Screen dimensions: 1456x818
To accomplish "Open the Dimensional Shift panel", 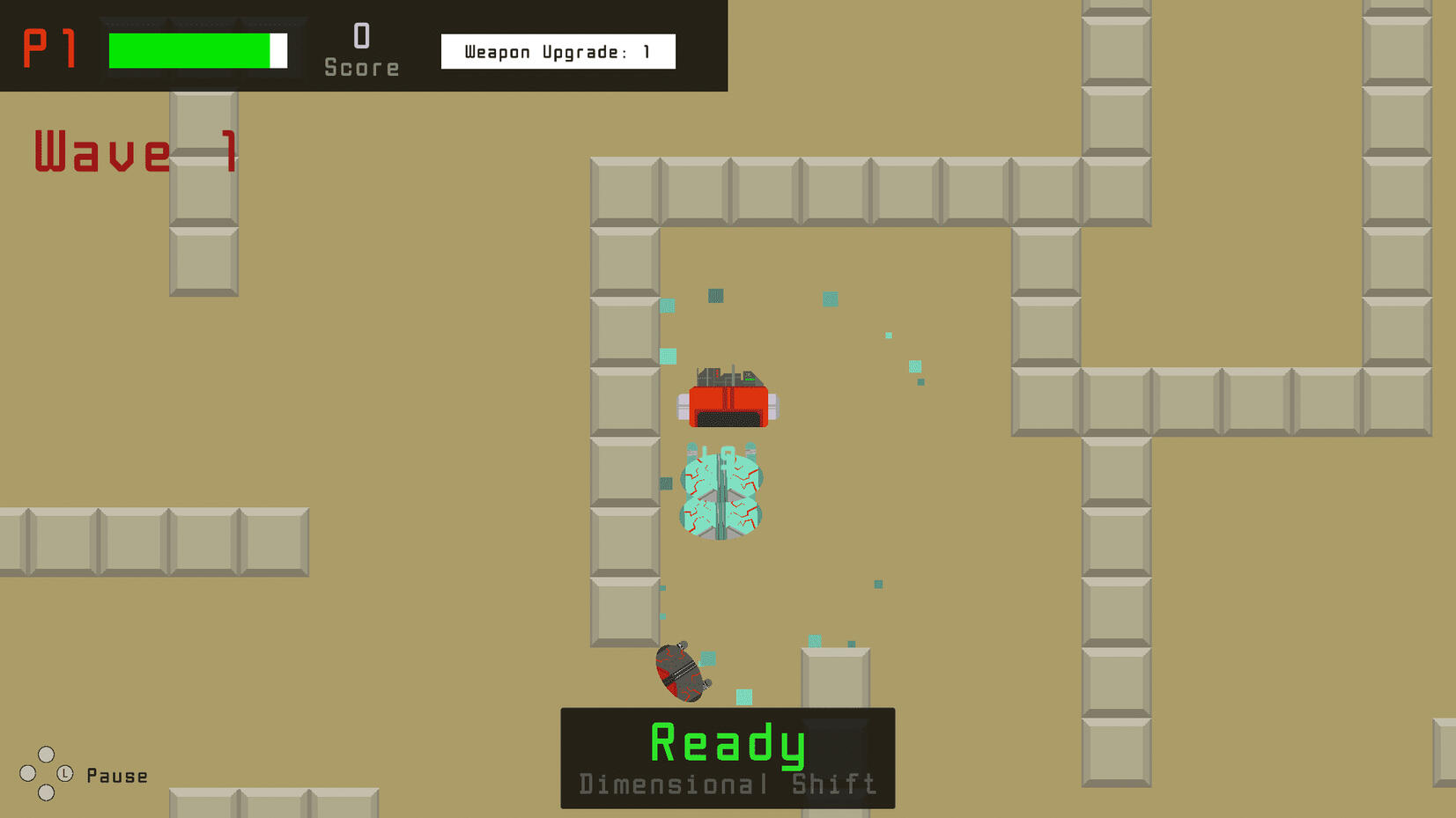I will click(727, 783).
